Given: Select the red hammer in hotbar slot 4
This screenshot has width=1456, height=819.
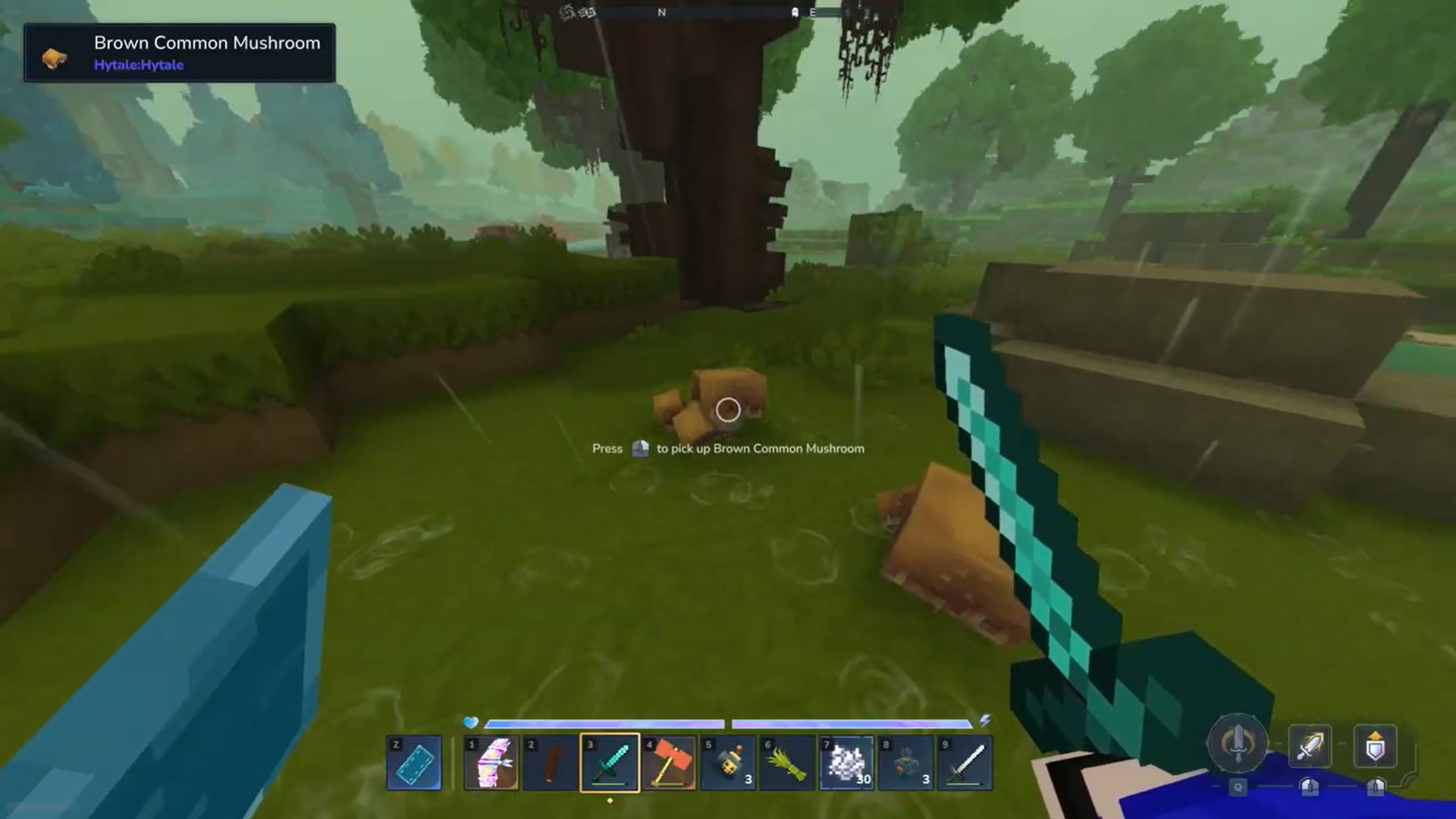Looking at the screenshot, I should (x=670, y=762).
